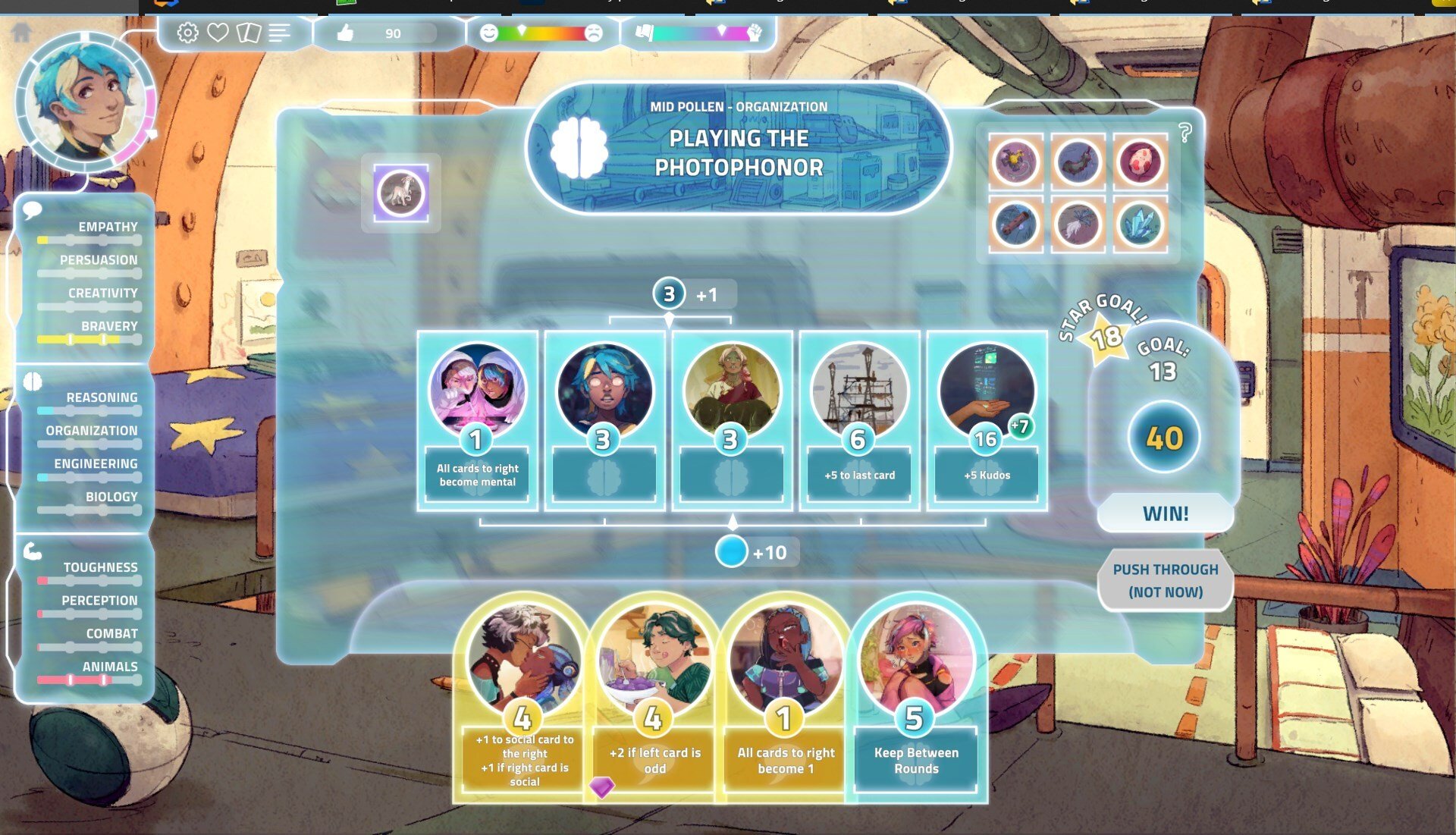The width and height of the screenshot is (1456, 835).
Task: Open the relationships heart panel
Action: coord(218,33)
